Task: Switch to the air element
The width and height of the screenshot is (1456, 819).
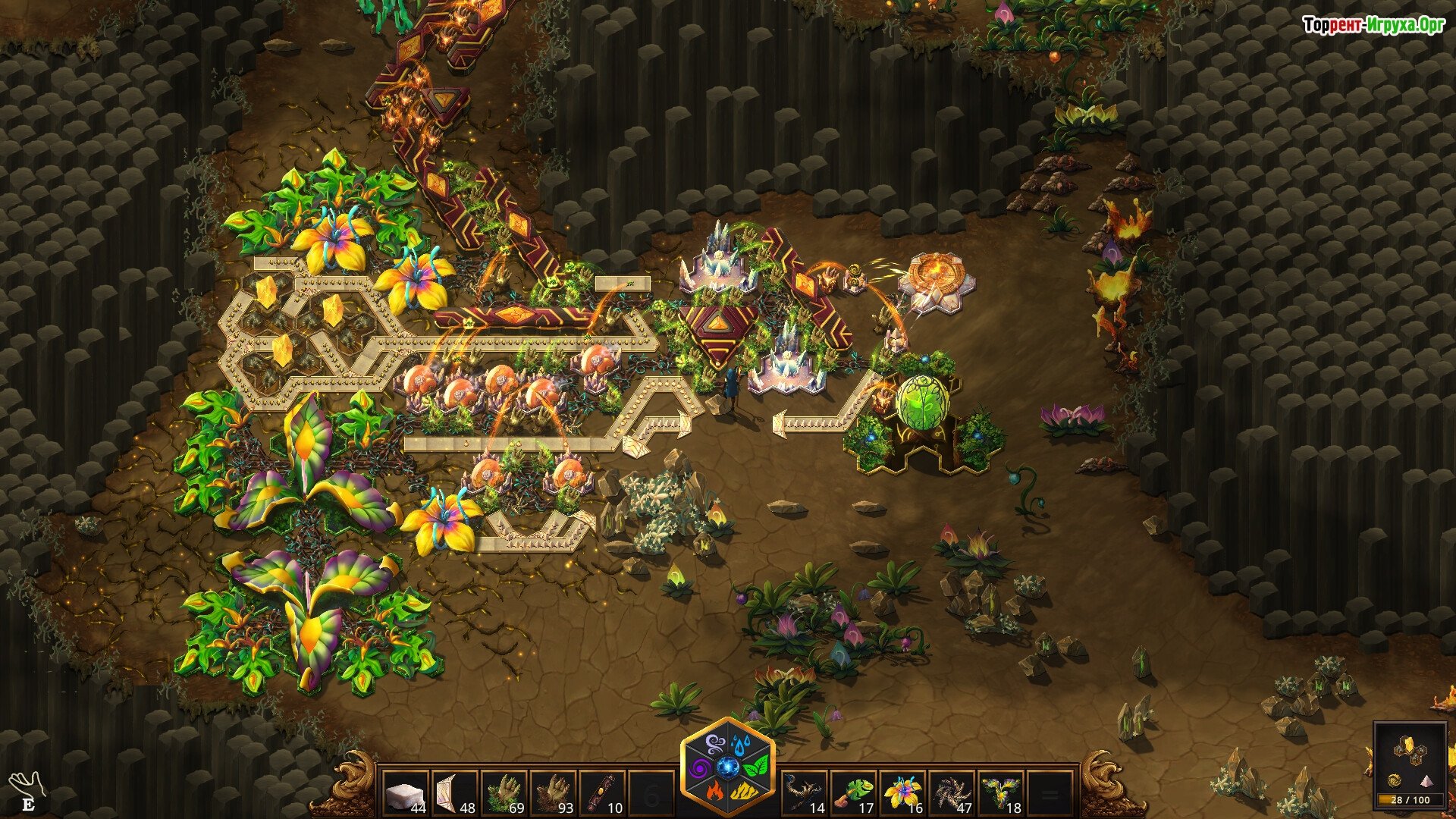Action: coord(716,742)
